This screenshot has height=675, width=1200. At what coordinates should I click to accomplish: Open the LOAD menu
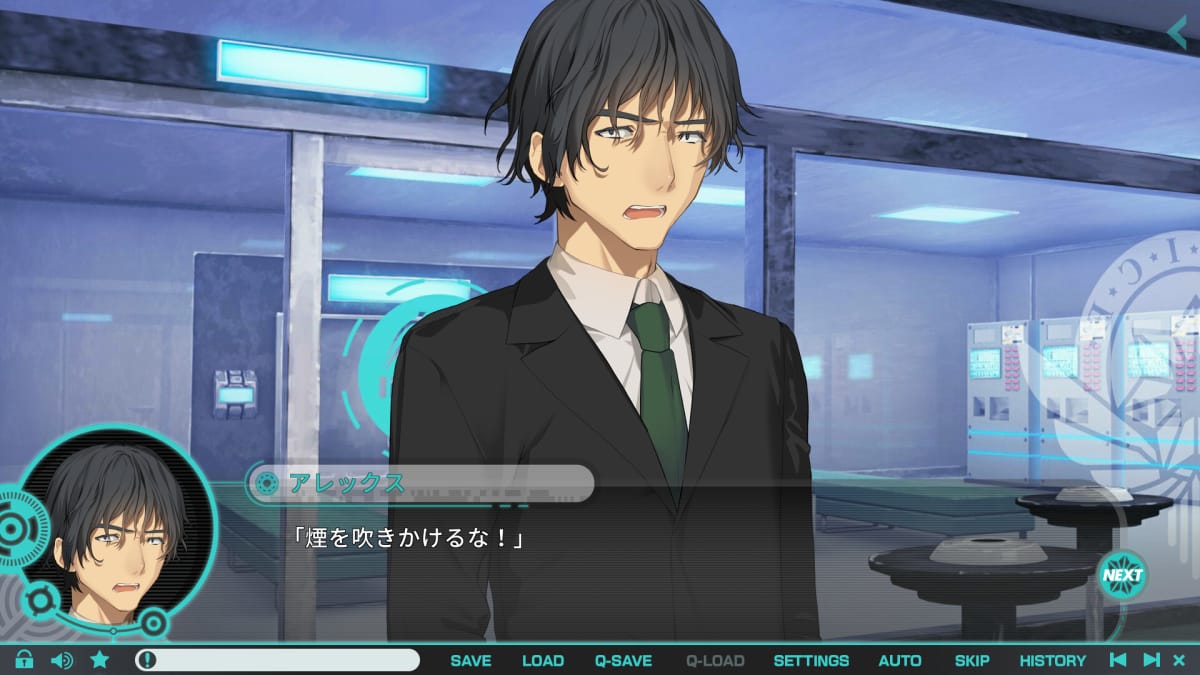[543, 660]
